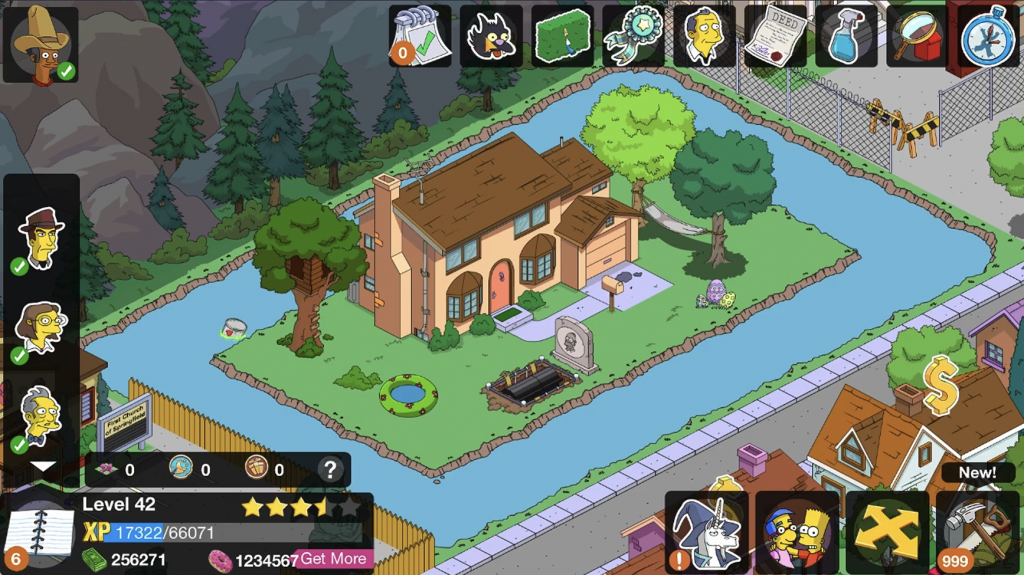Viewport: 1024px width, 575px height.
Task: Open the Milhouse and Bart friends icon
Action: pos(797,533)
